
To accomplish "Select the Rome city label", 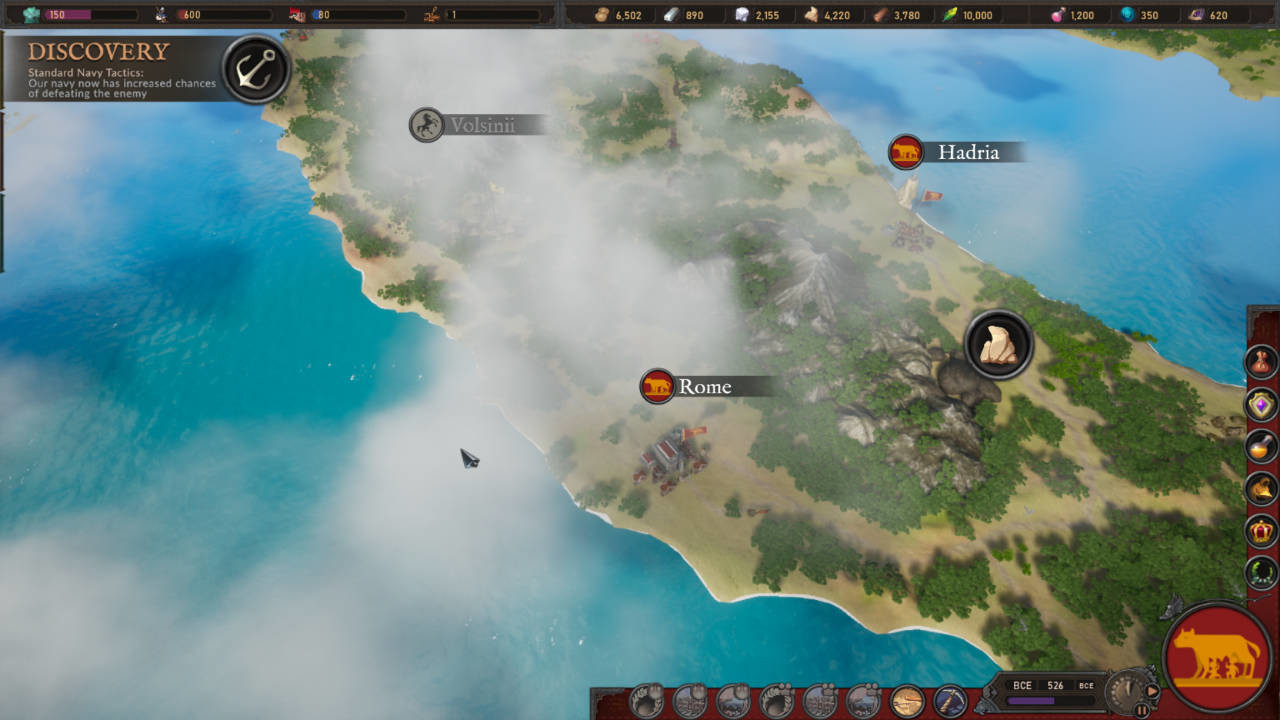I will coord(704,386).
